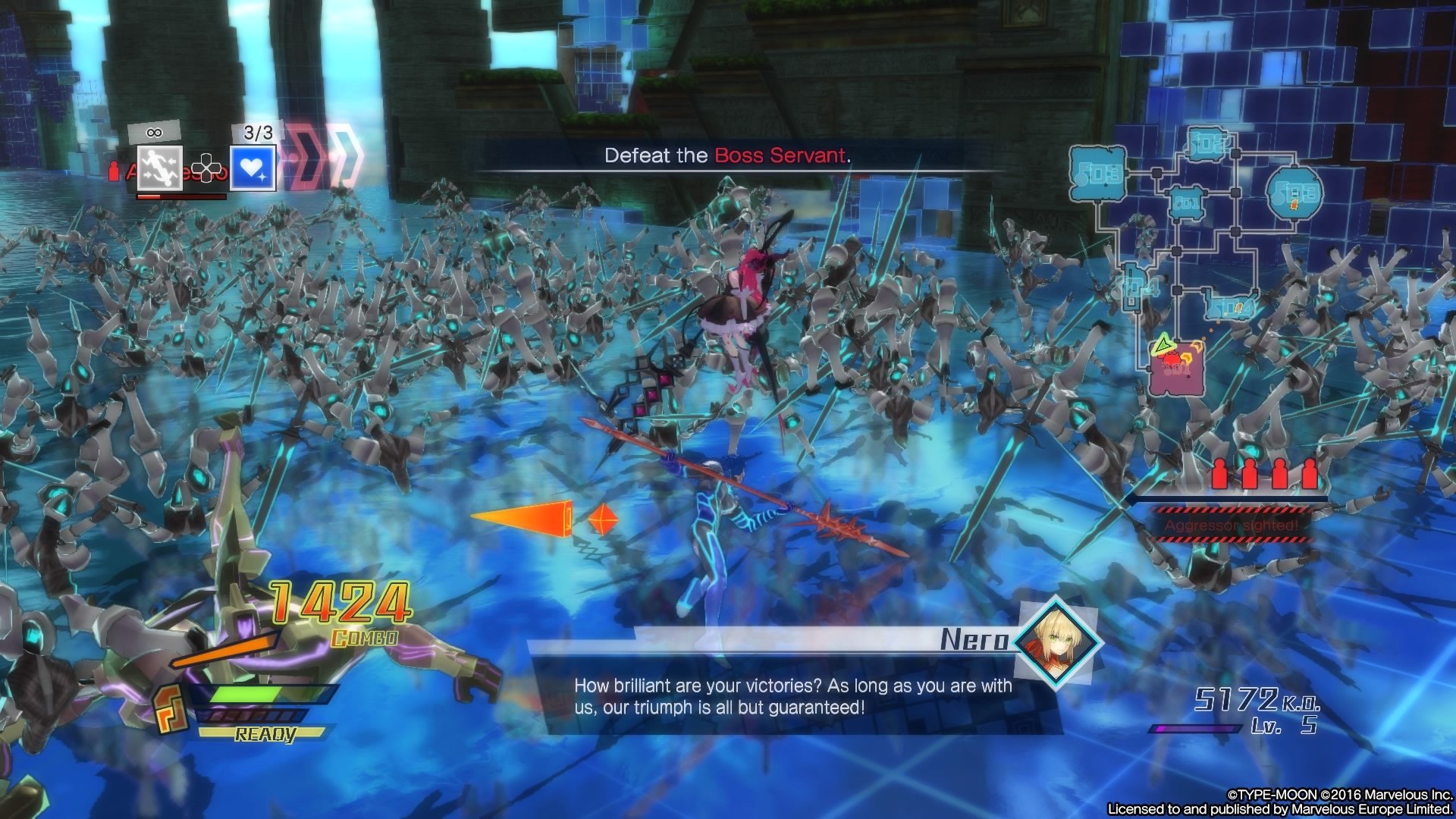Select the F01 sector label on the minimap

pos(1186,203)
